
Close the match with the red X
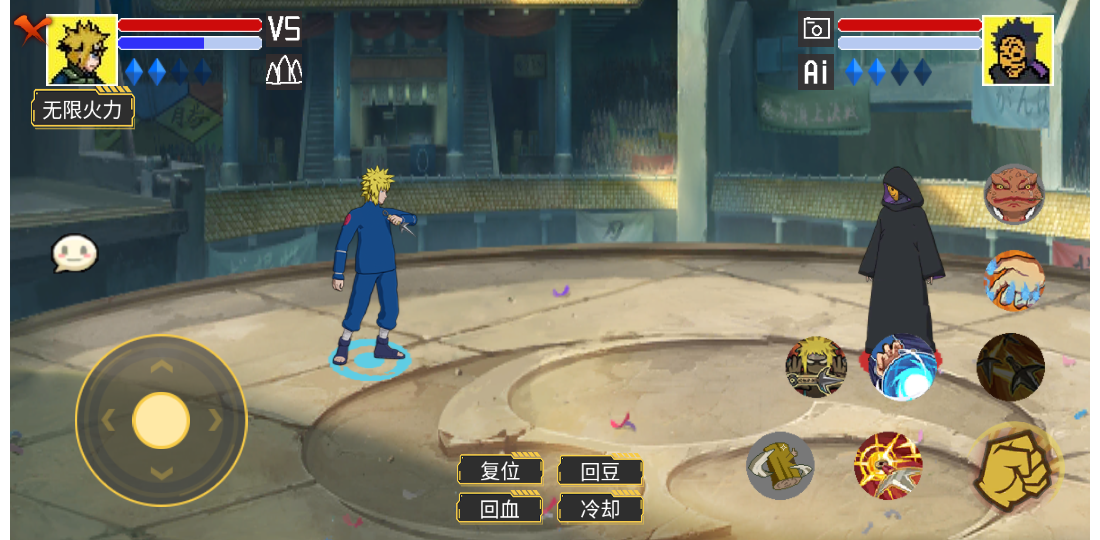(x=30, y=30)
